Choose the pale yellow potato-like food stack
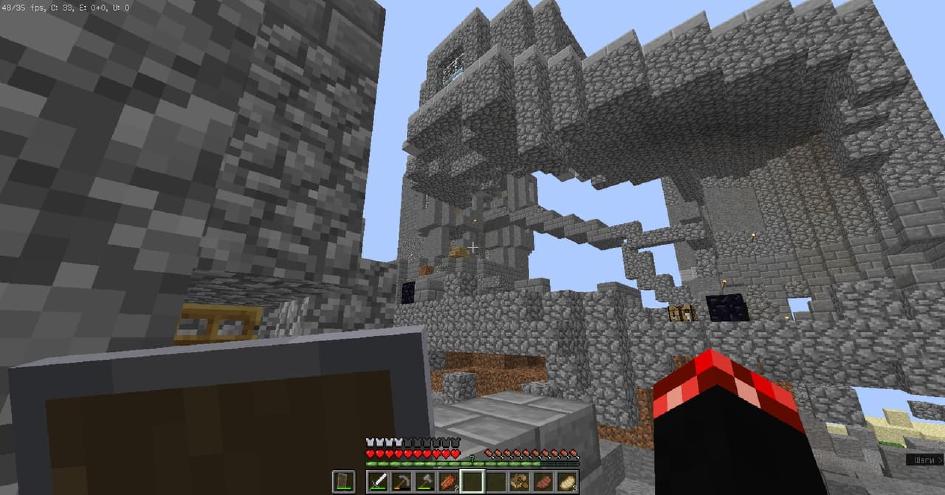Image resolution: width=945 pixels, height=495 pixels. [x=565, y=482]
